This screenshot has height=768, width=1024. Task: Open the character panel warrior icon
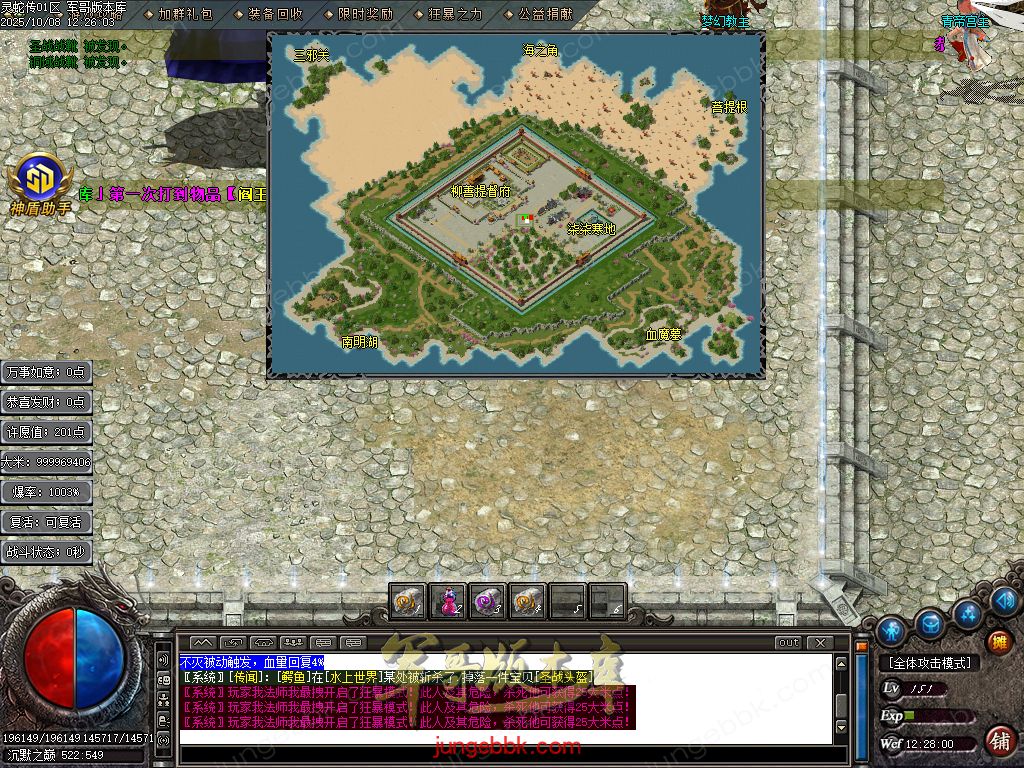(x=890, y=631)
